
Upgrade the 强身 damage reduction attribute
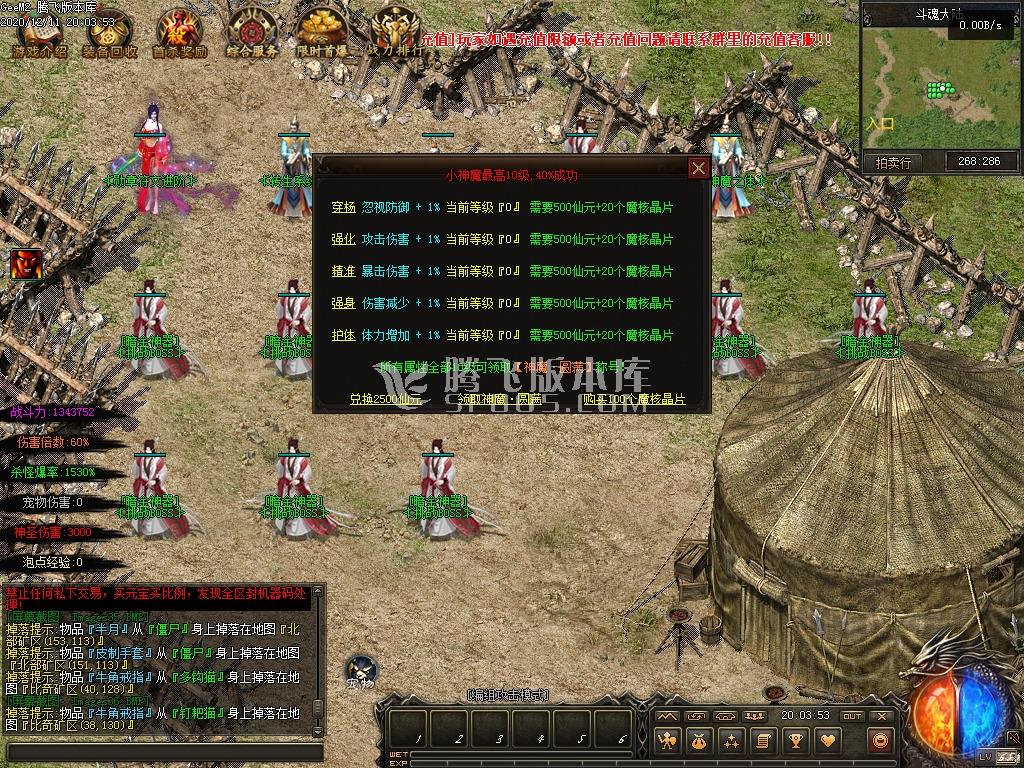[343, 303]
